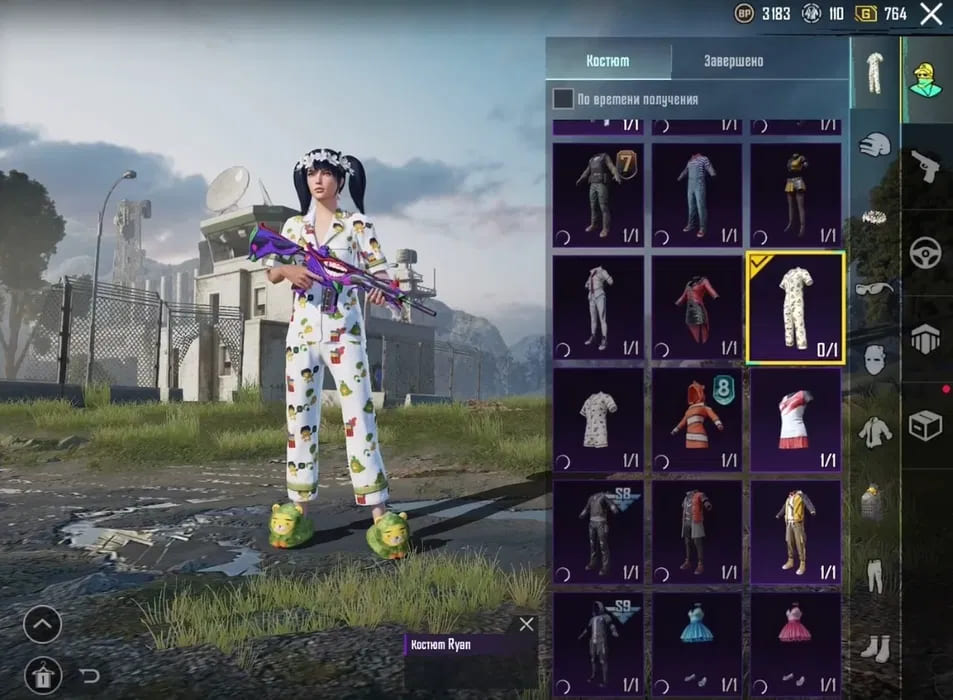Switch to the steering wheel vehicle section
Screen dimensions: 953x700
(x=926, y=252)
